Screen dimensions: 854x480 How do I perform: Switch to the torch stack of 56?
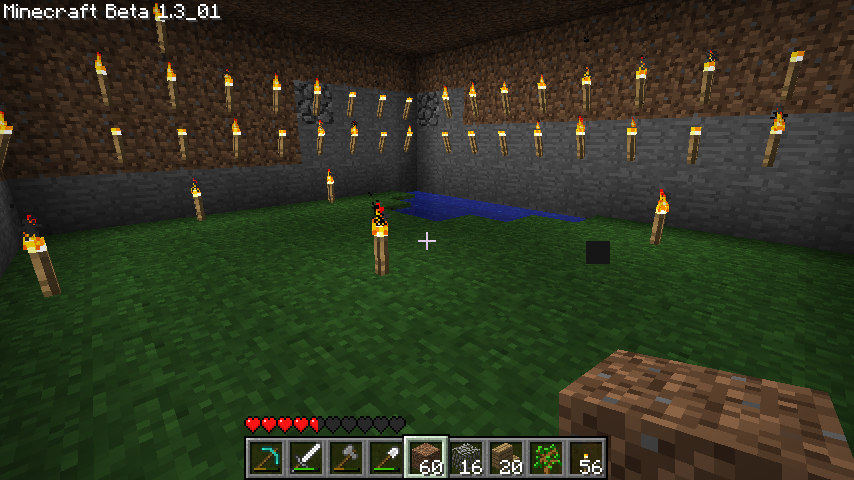tap(586, 458)
